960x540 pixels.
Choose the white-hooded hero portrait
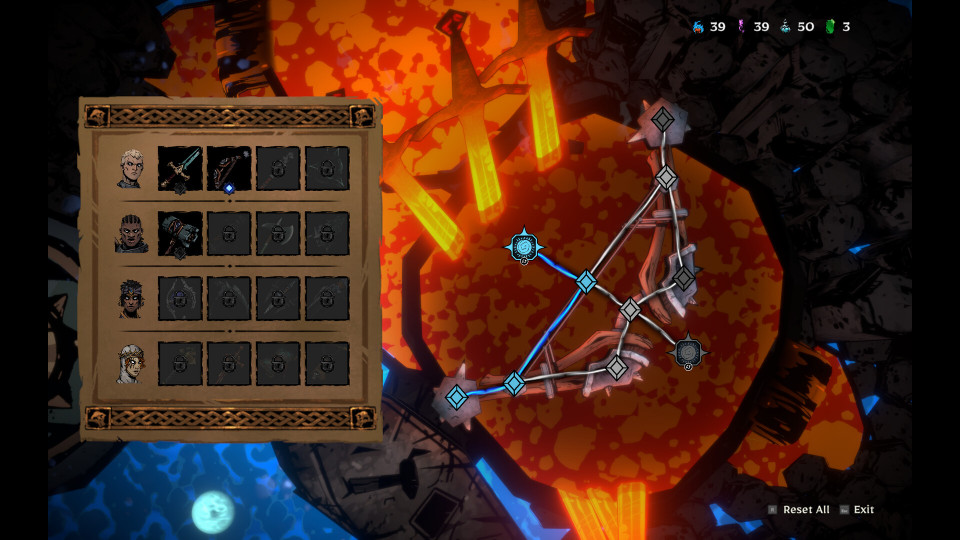click(131, 364)
